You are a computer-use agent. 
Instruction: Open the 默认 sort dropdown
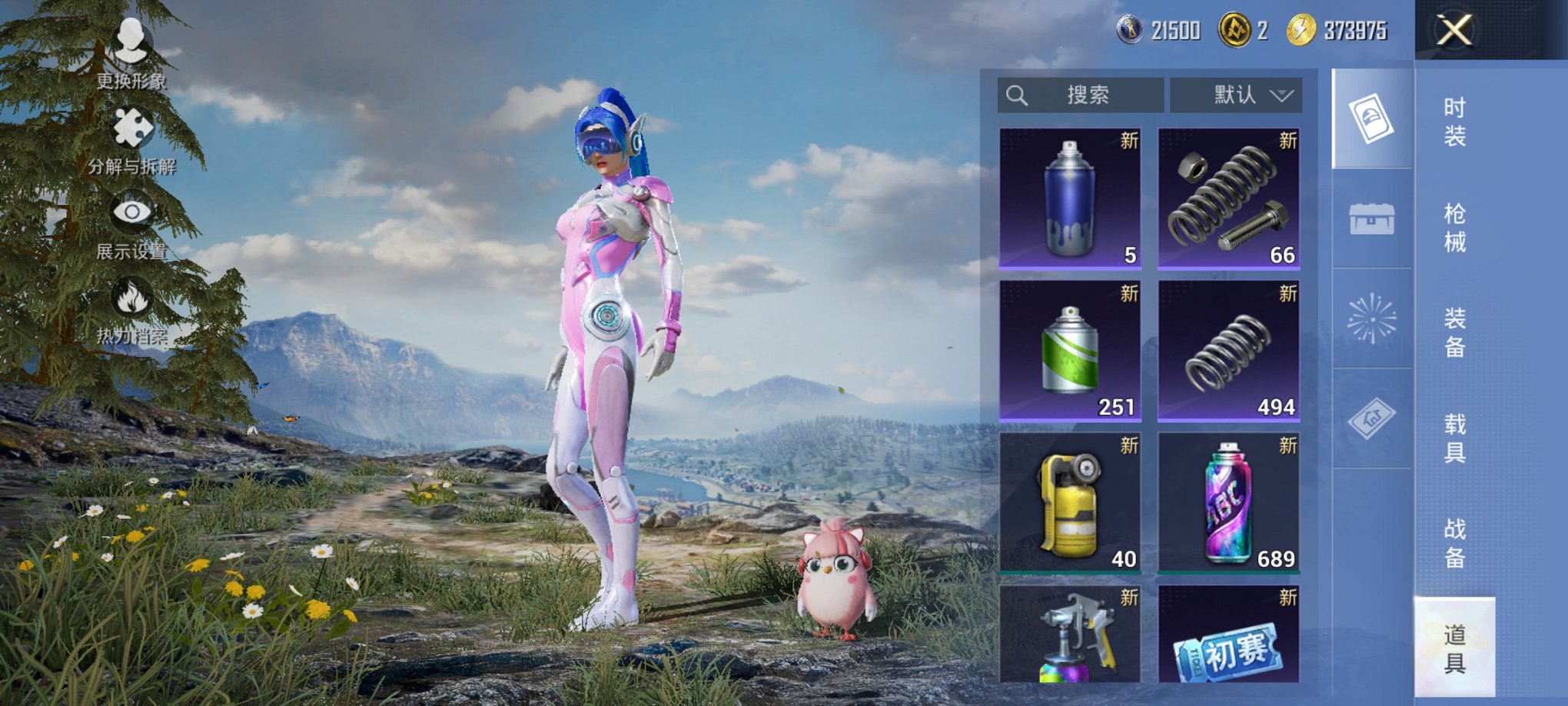[1236, 95]
